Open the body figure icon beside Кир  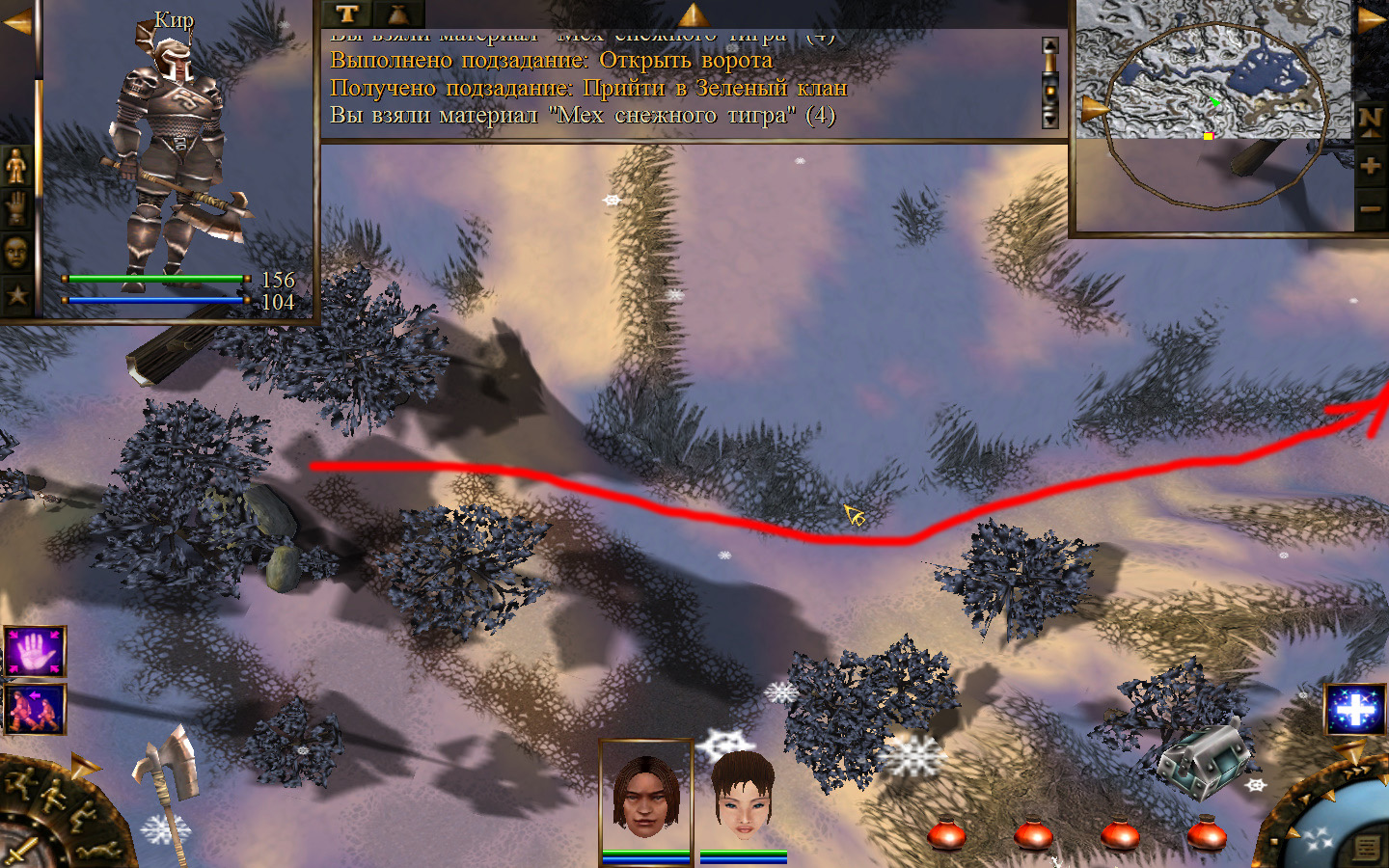(16, 166)
